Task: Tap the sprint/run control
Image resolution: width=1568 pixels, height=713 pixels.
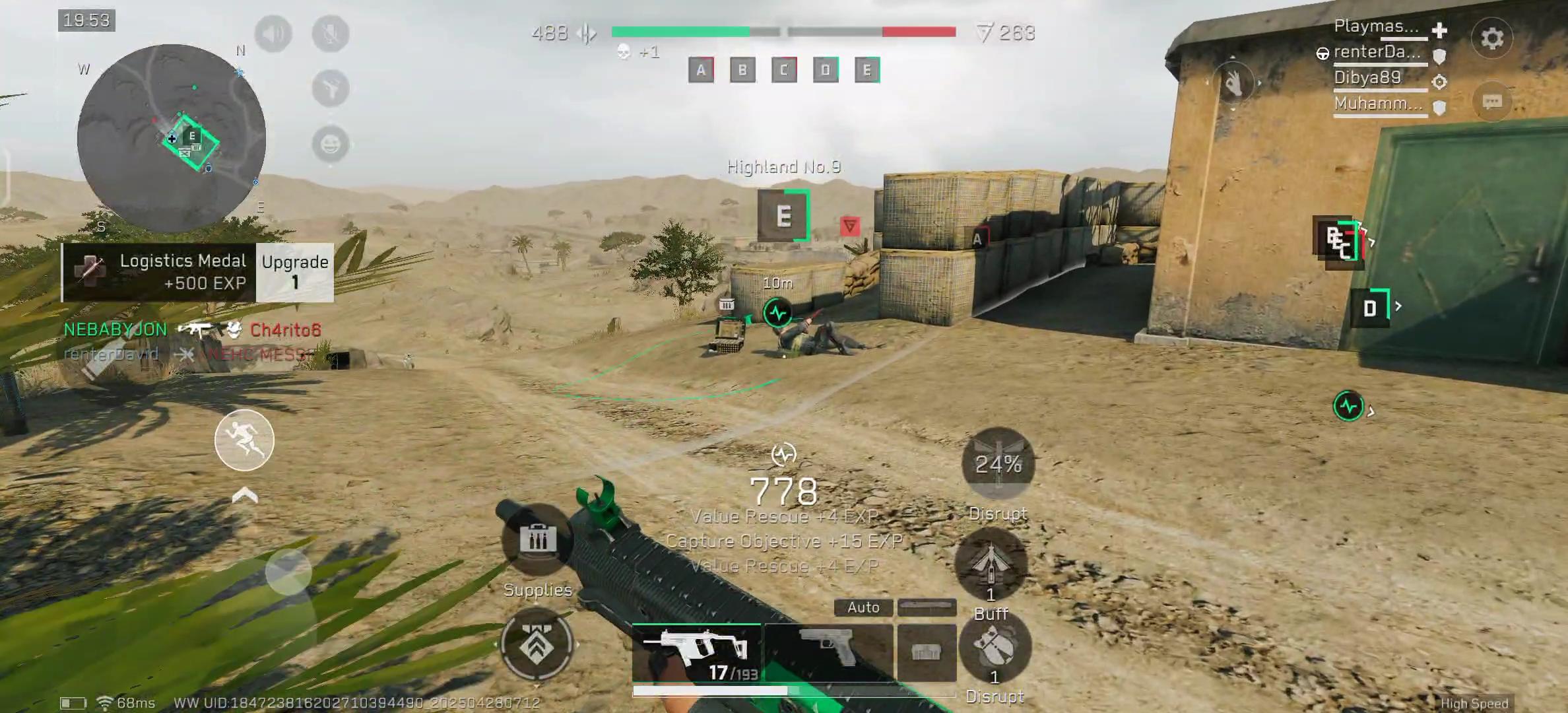Action: tap(243, 440)
